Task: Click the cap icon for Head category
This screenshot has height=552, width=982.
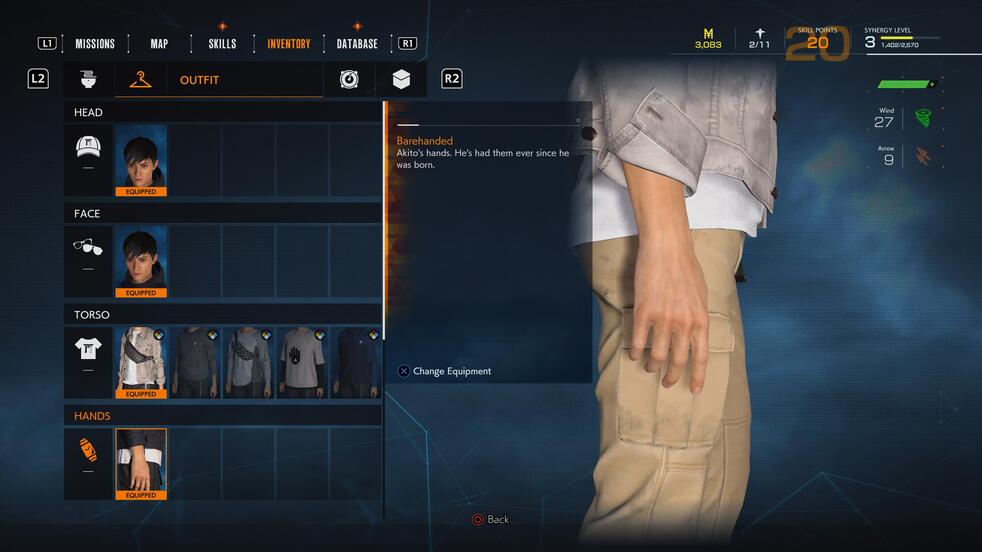Action: [x=89, y=149]
